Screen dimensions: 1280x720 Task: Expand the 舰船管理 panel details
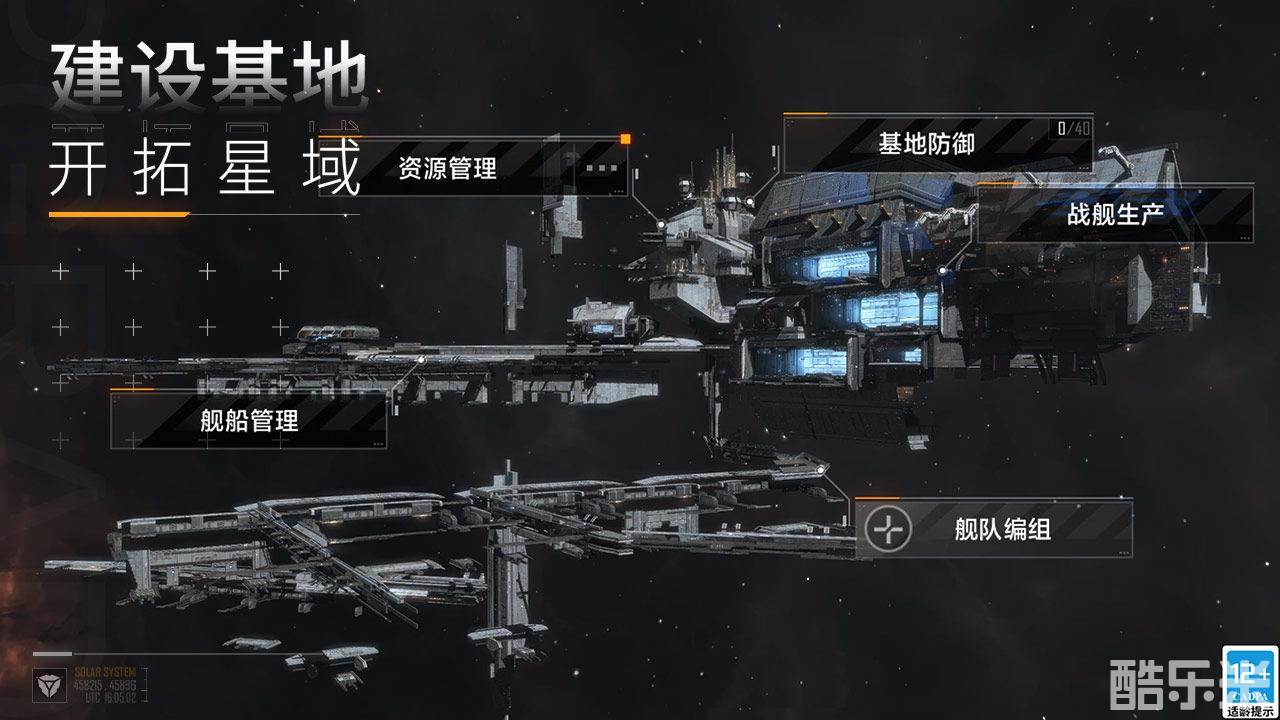[x=246, y=421]
